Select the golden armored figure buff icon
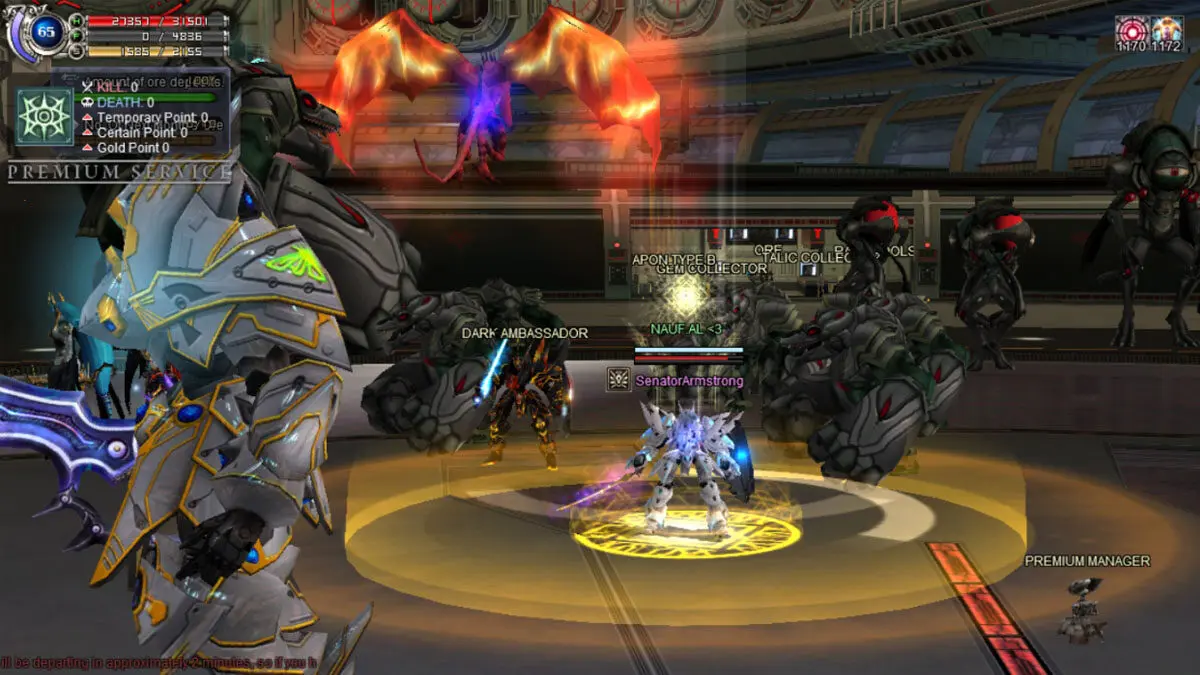The width and height of the screenshot is (1200, 675). (1166, 28)
